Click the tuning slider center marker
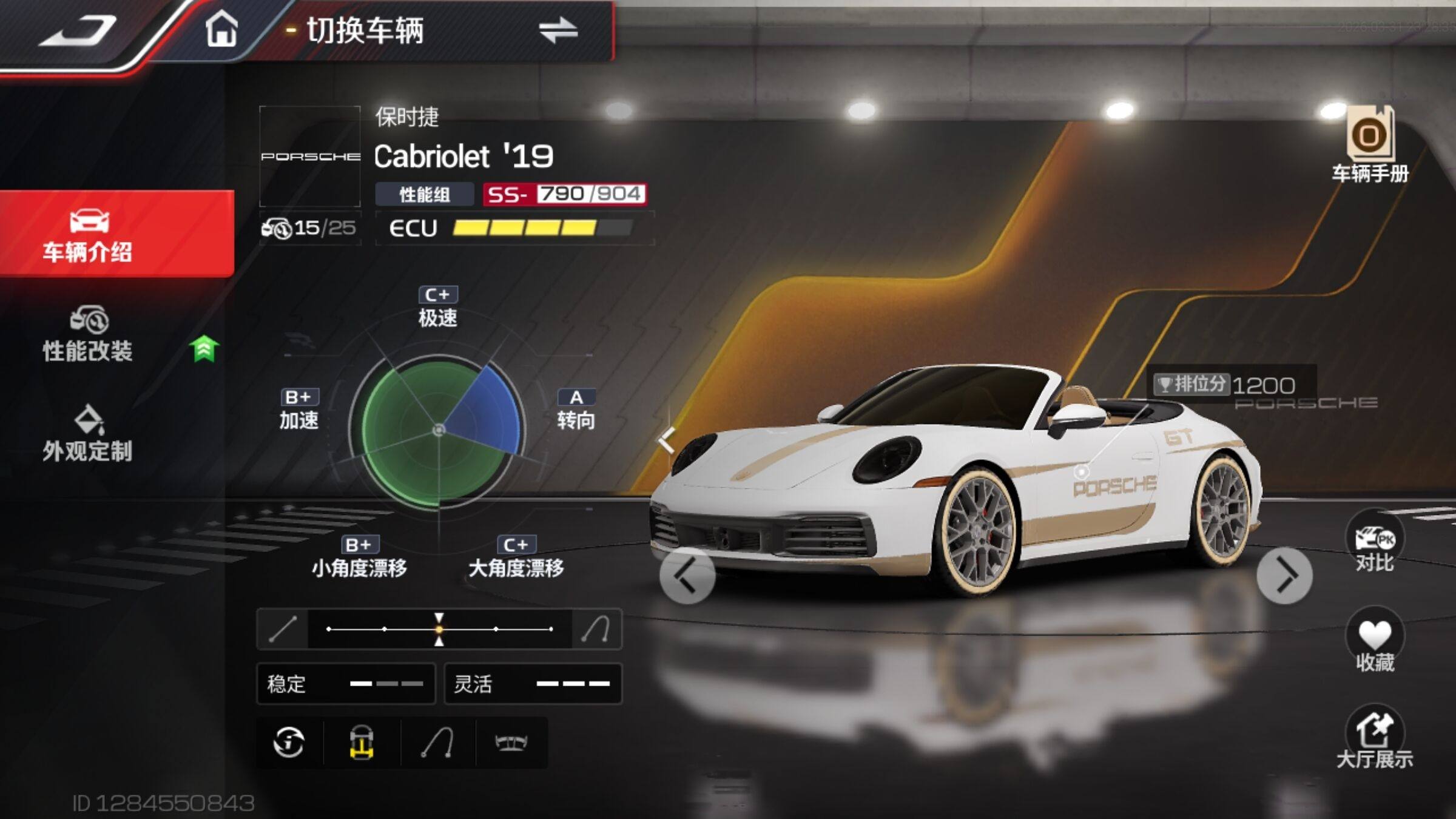 [x=439, y=629]
